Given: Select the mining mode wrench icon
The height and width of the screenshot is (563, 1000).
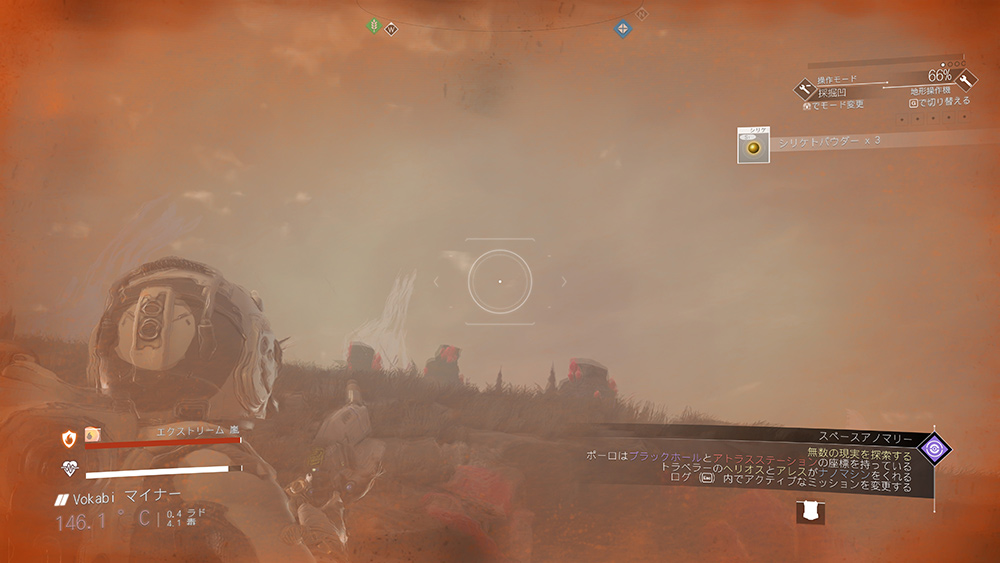Looking at the screenshot, I should (x=803, y=89).
